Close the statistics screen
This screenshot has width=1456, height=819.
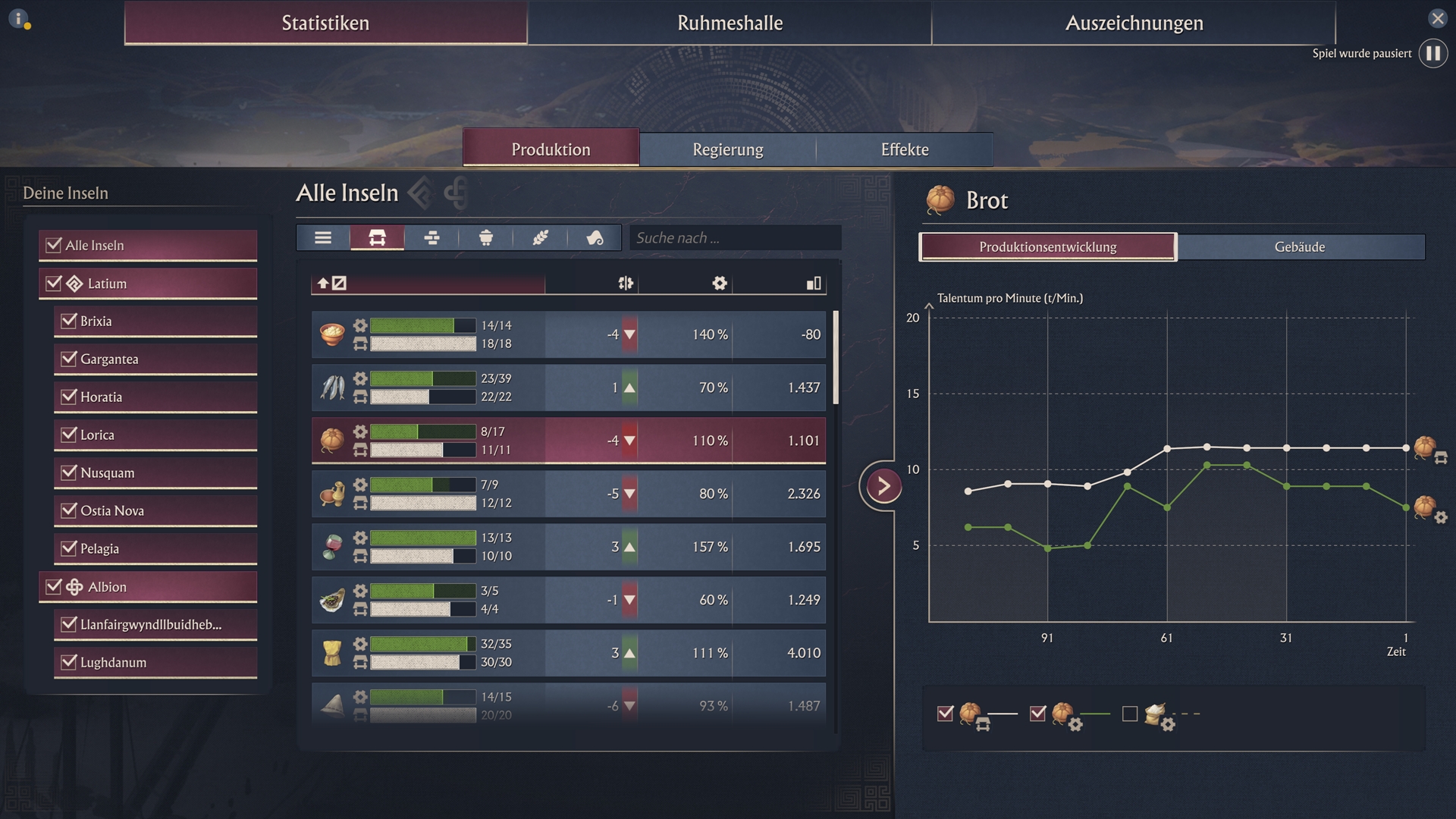tap(1437, 18)
